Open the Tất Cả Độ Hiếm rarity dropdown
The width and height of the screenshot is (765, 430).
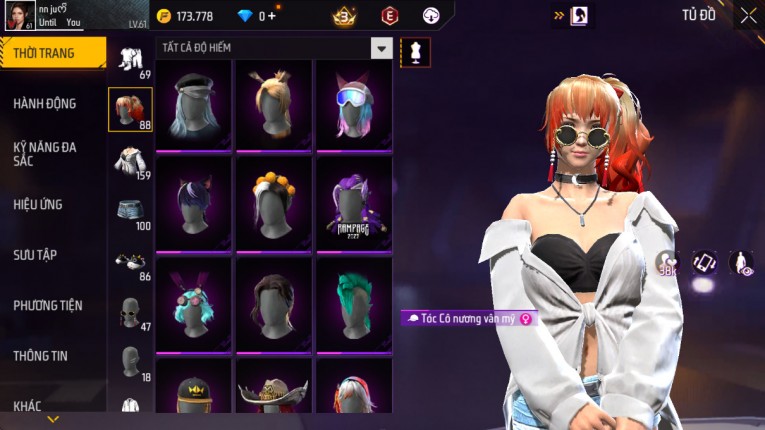pyautogui.click(x=381, y=47)
